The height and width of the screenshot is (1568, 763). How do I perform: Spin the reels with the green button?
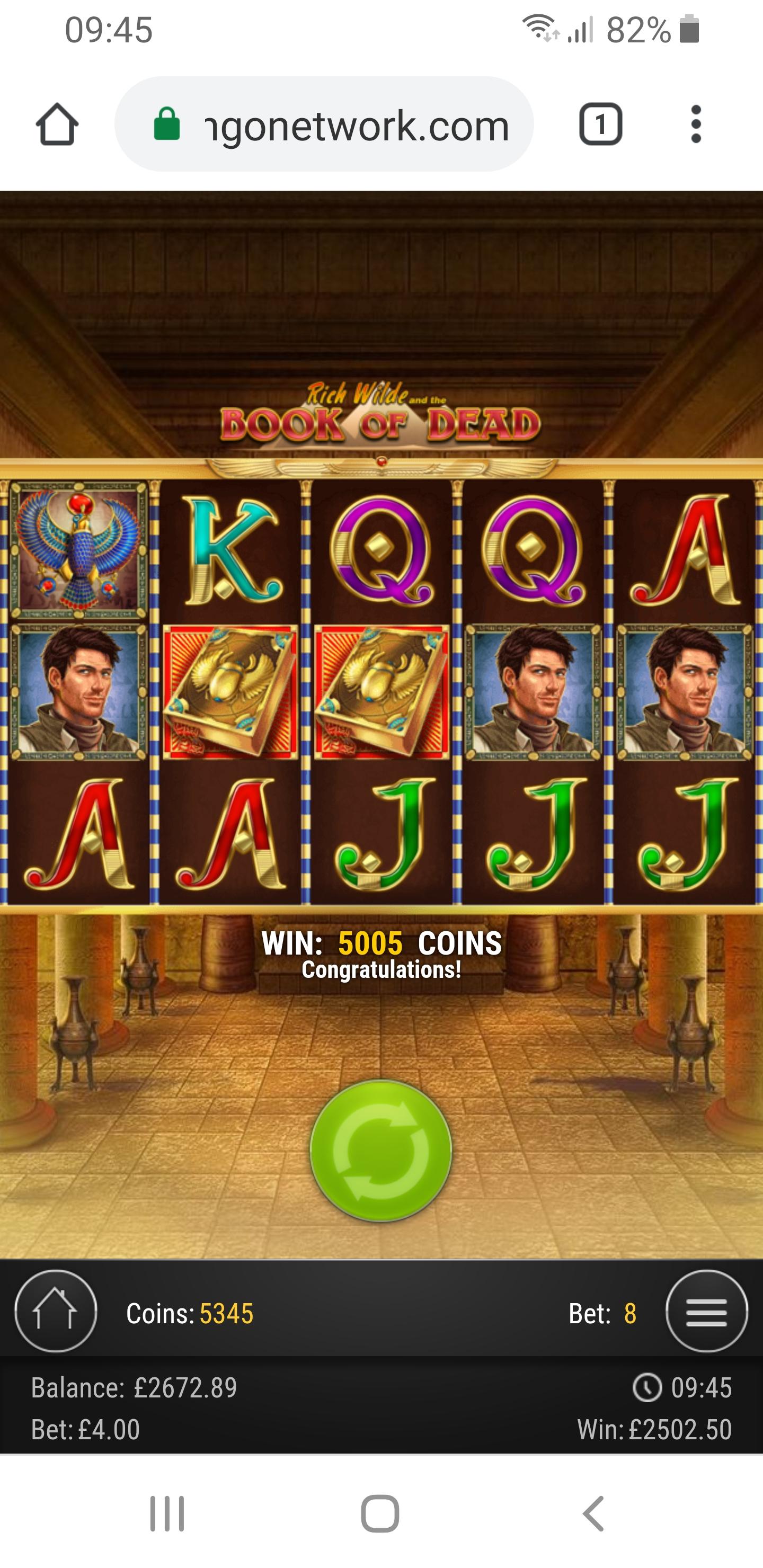[380, 1151]
